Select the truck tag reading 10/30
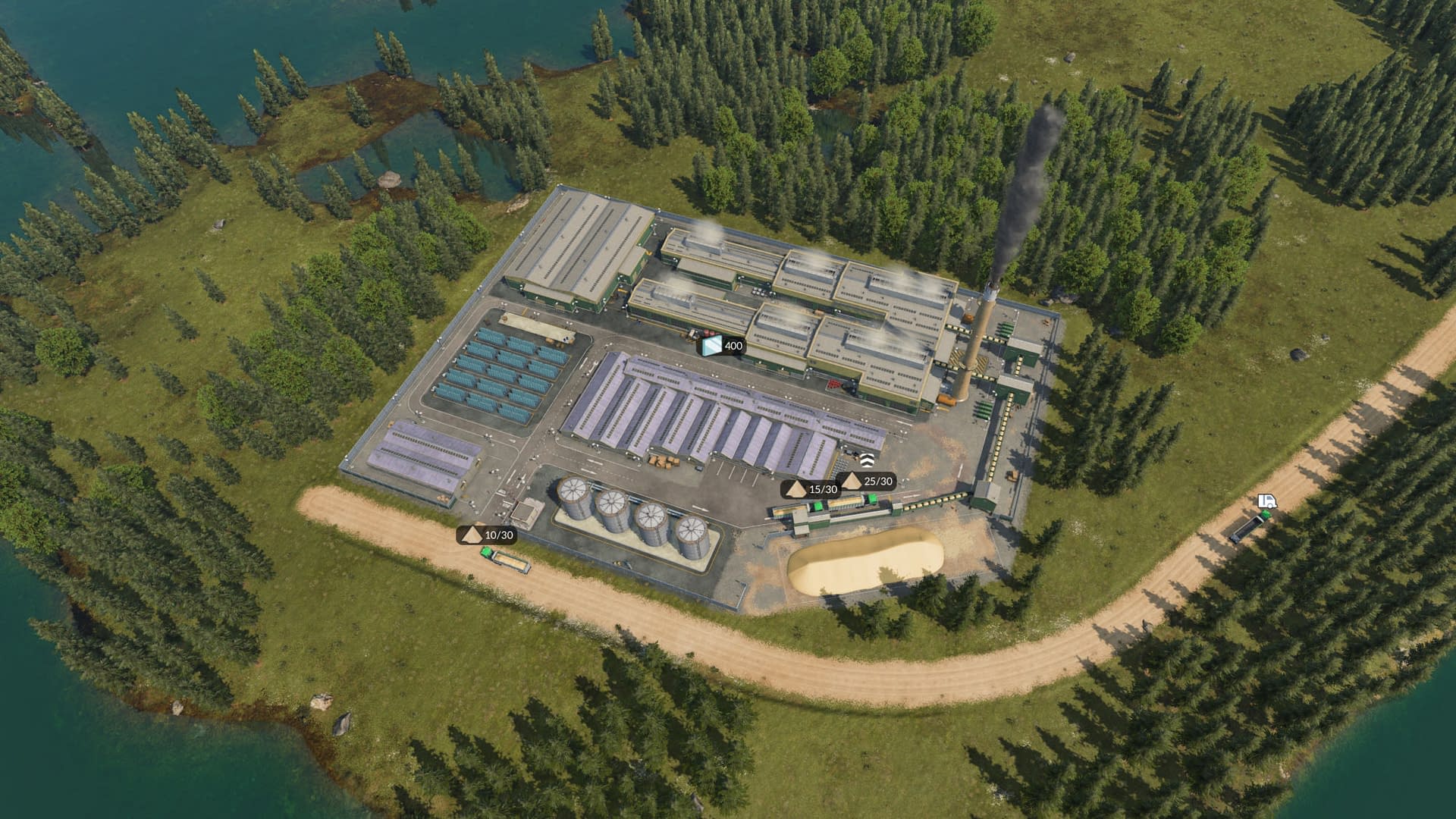This screenshot has width=1456, height=819. 488,535
